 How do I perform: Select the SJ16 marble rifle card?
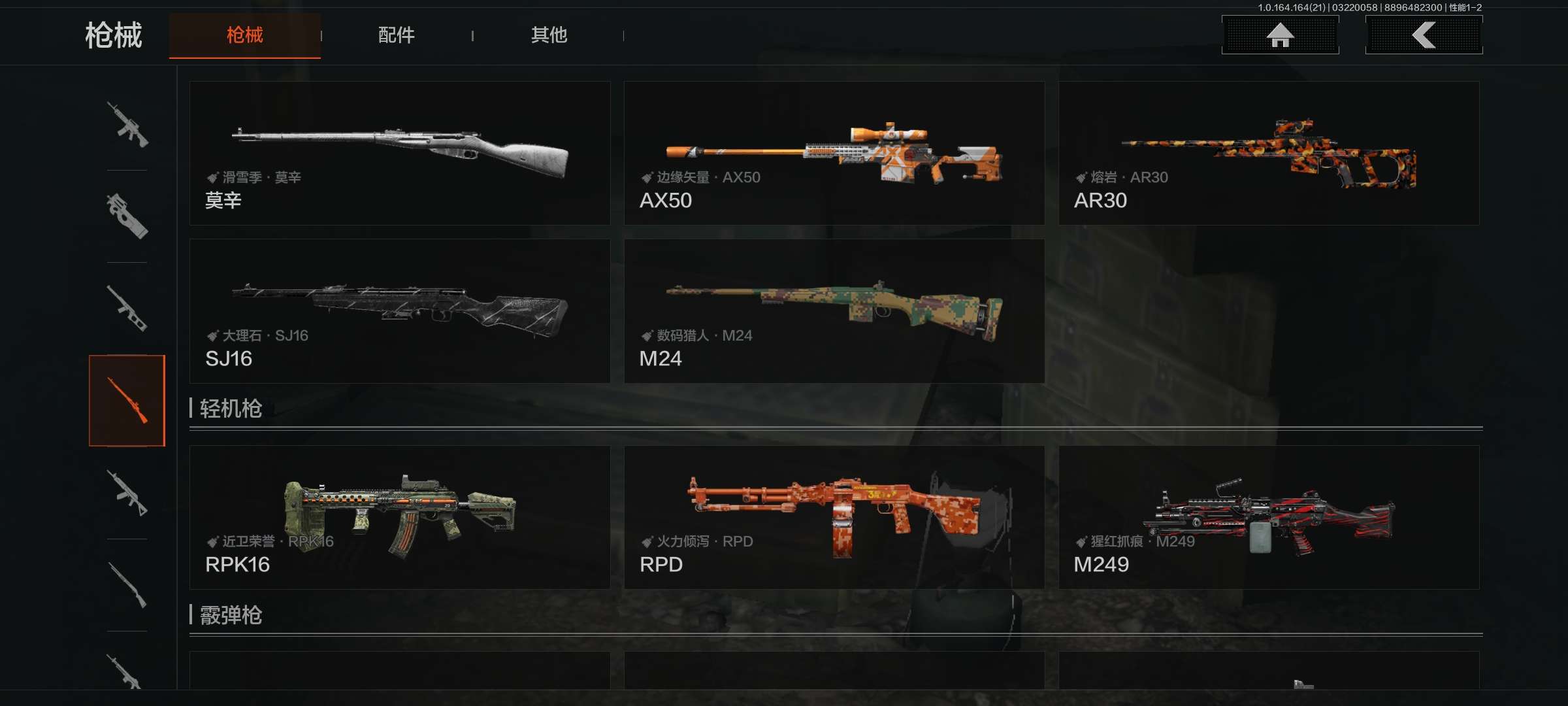[x=399, y=311]
